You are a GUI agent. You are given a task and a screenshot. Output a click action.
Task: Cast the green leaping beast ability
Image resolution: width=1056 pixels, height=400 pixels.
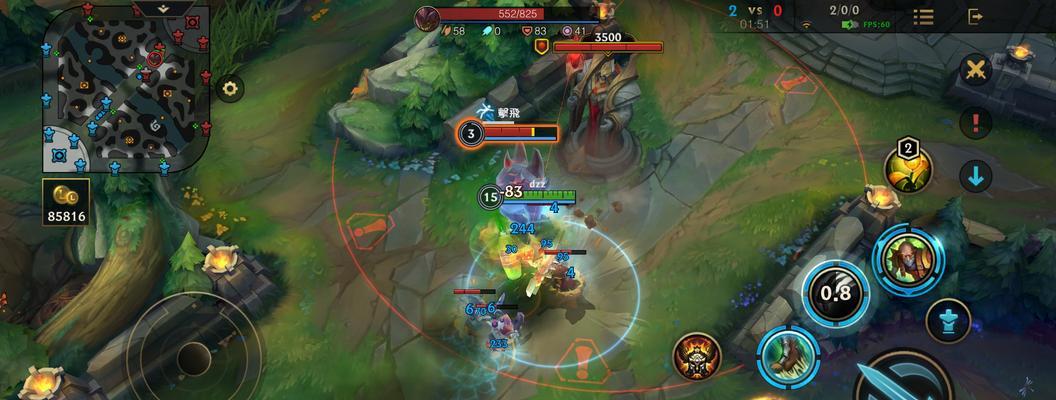787,355
